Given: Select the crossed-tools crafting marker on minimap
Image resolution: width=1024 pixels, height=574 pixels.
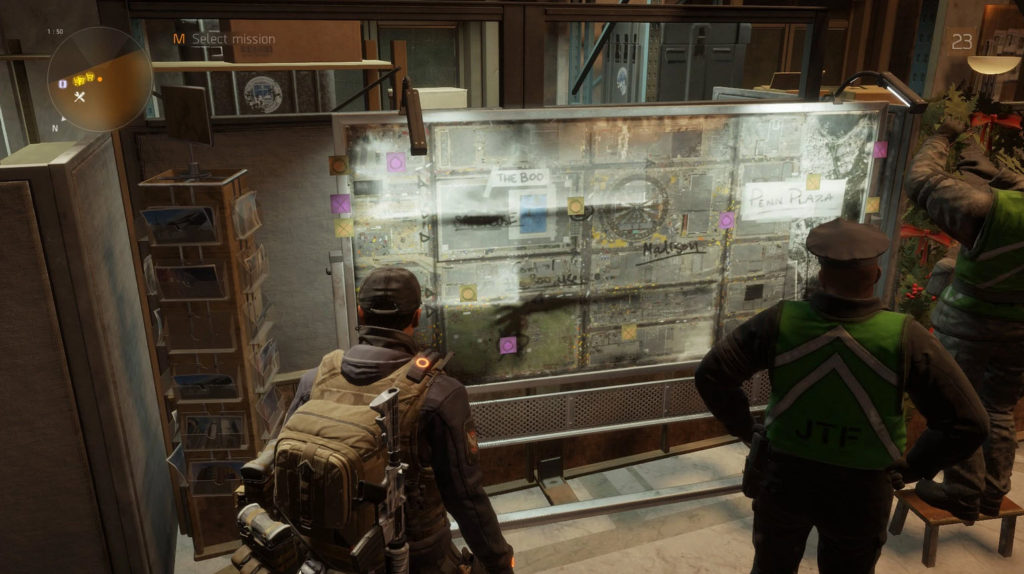Looking at the screenshot, I should click(81, 95).
